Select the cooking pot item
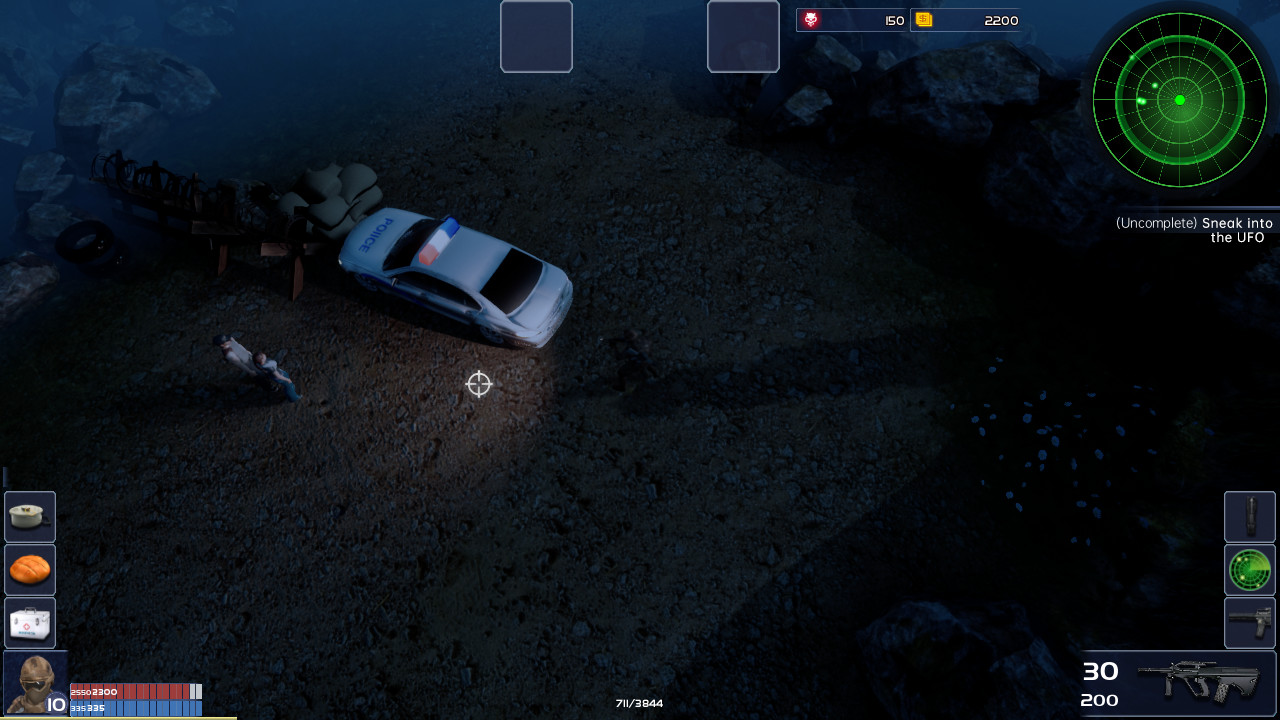The image size is (1280, 720). click(x=29, y=517)
